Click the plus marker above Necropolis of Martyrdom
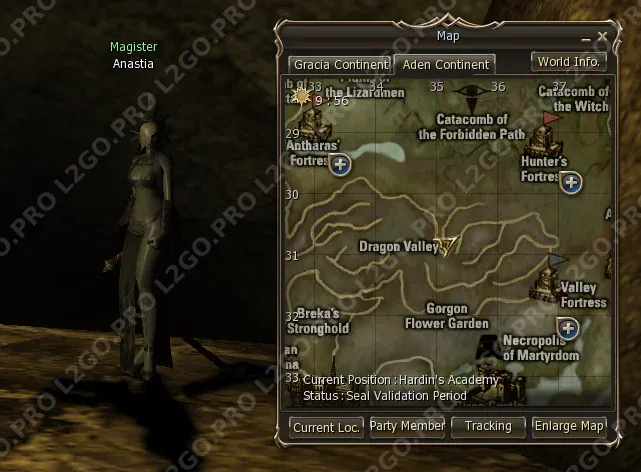The height and width of the screenshot is (472, 641). 568,328
